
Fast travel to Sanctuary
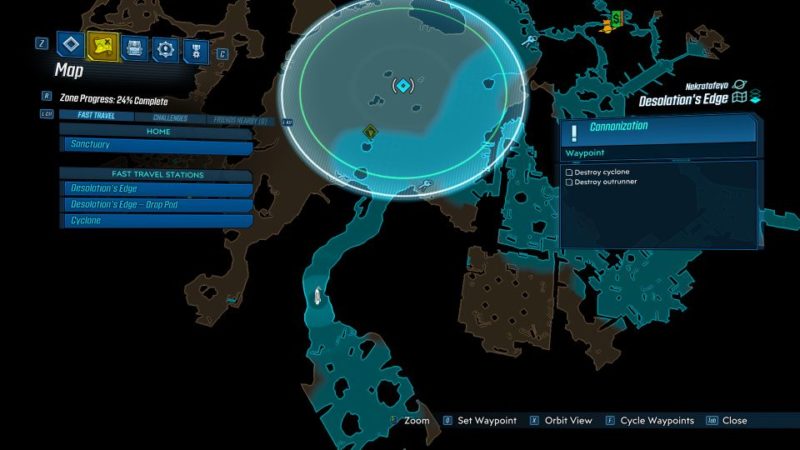[x=157, y=145]
